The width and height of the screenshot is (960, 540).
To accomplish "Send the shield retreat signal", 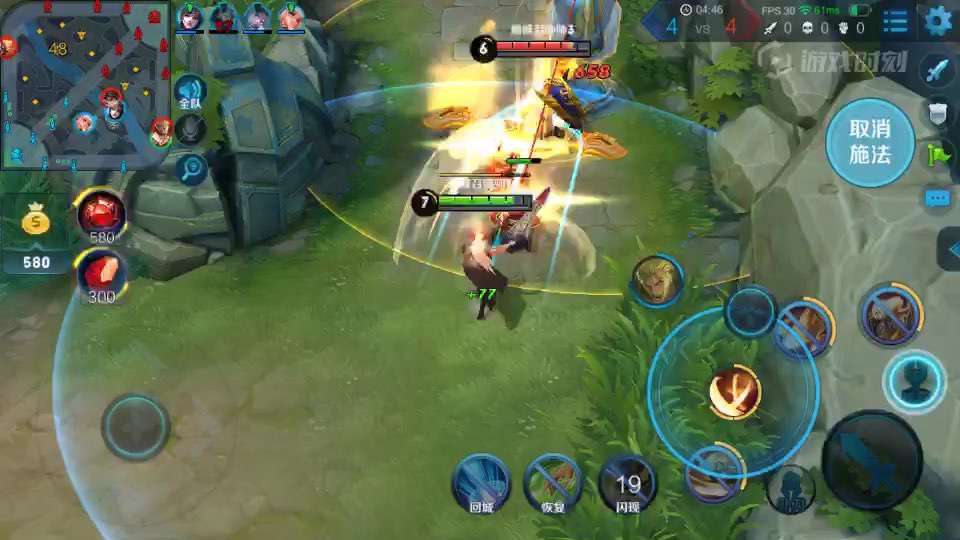I will [937, 113].
